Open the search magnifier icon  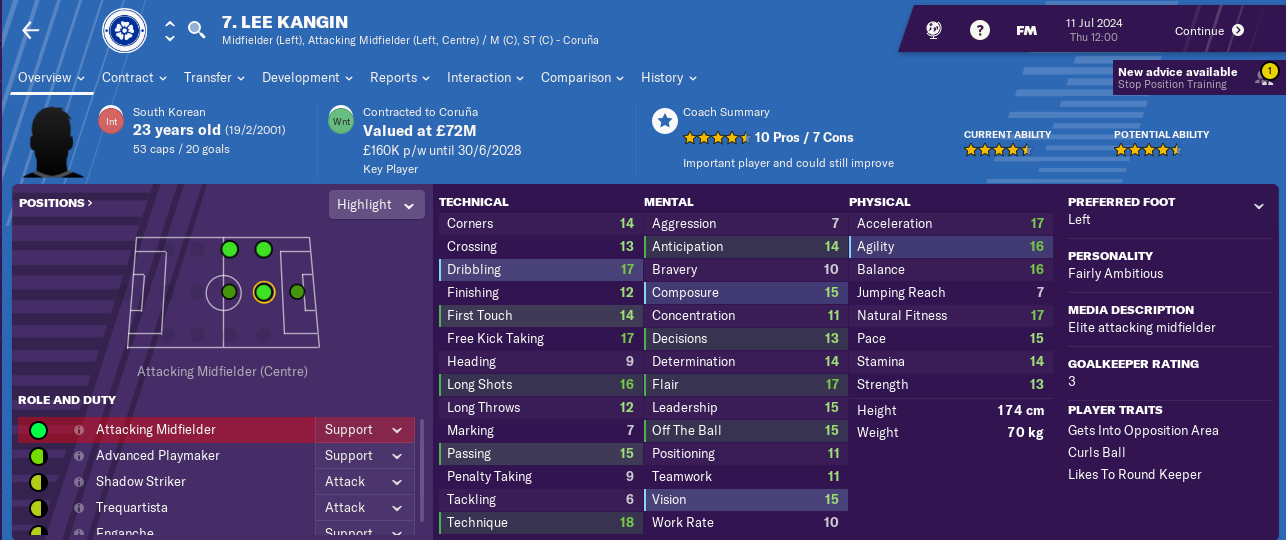pos(196,30)
